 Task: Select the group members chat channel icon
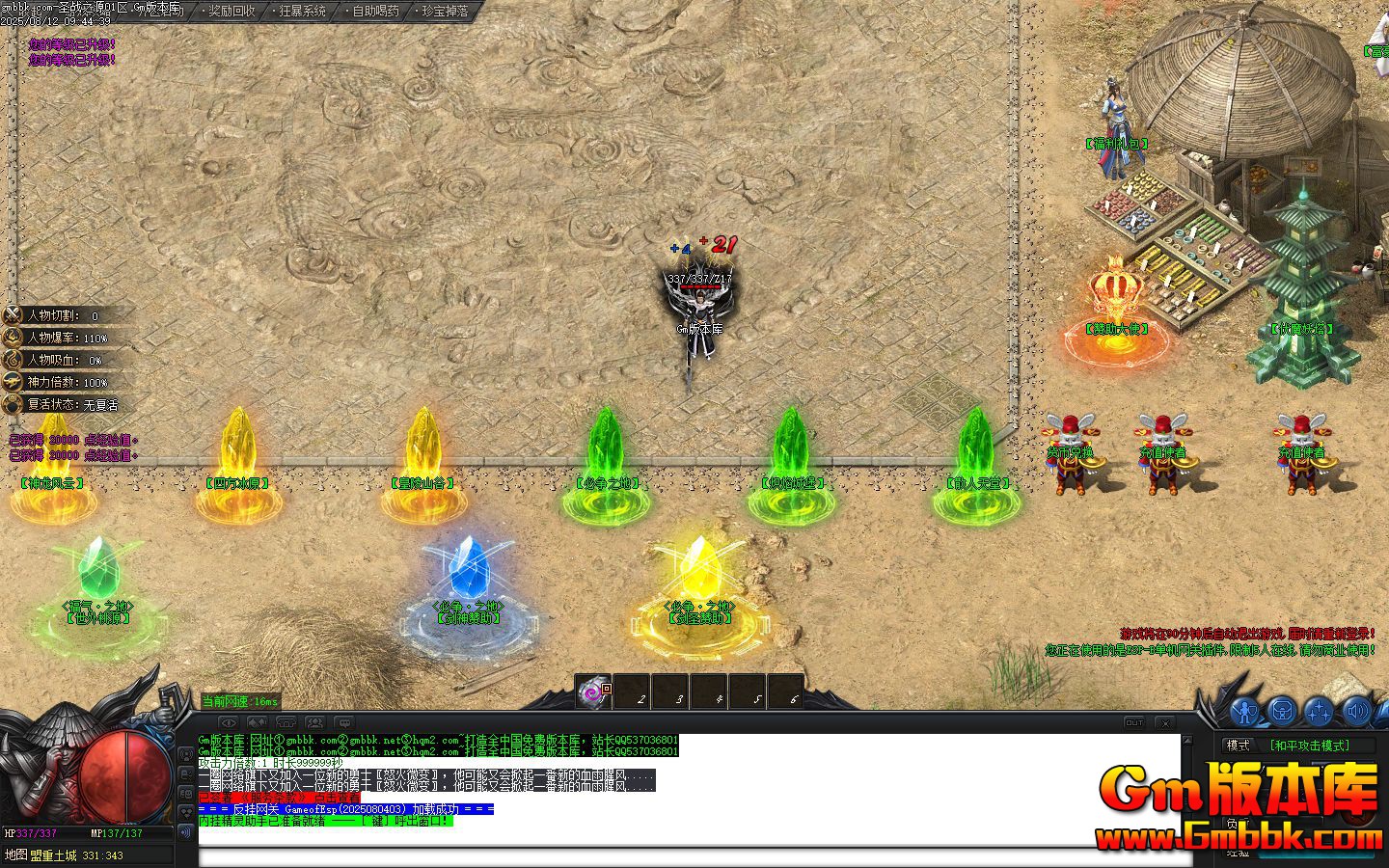pos(314,722)
